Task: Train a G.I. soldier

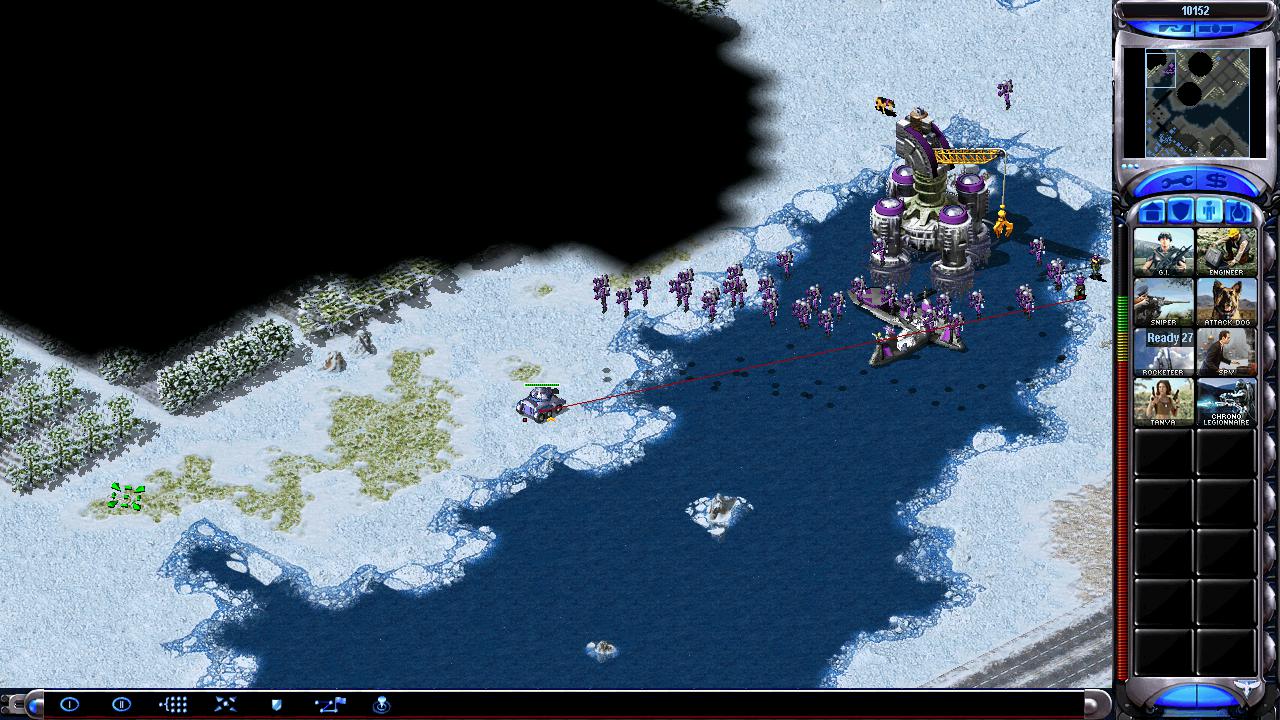Action: click(1164, 252)
